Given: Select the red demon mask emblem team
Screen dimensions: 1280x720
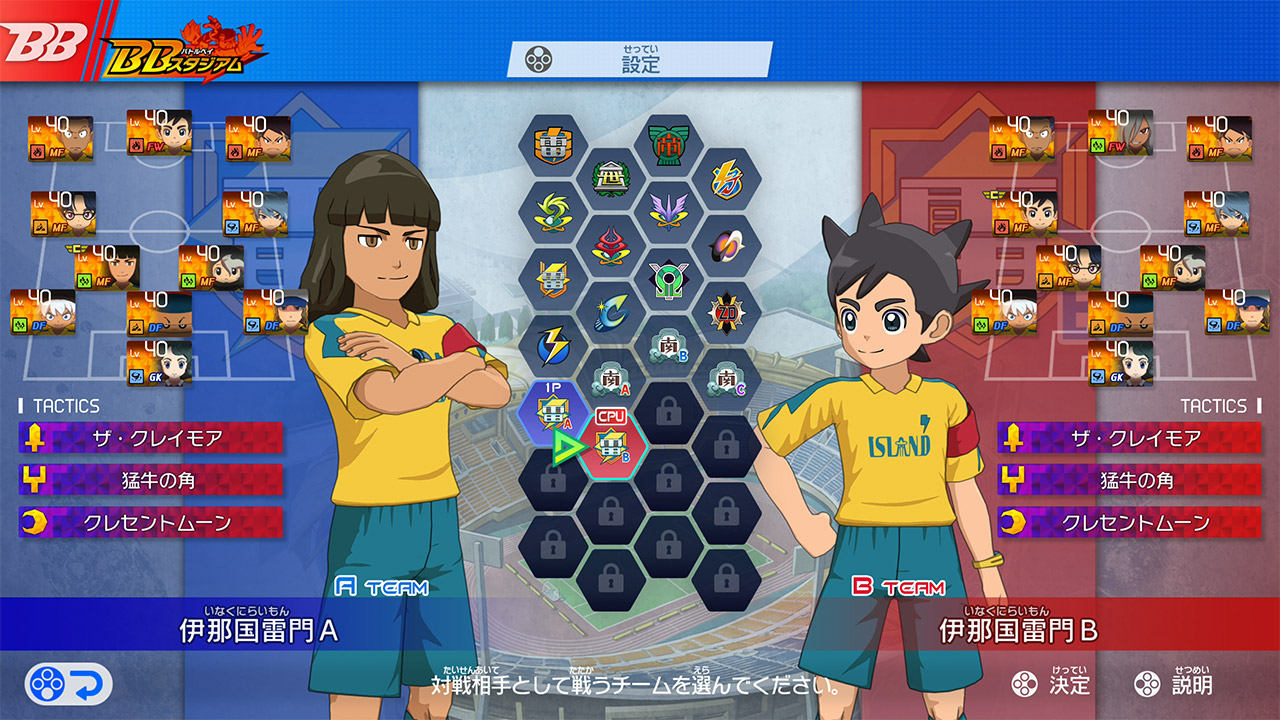Looking at the screenshot, I should 611,245.
